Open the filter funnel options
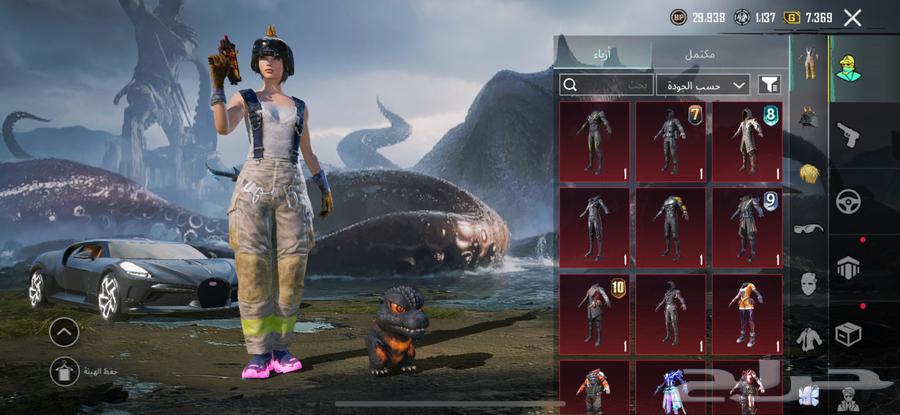The image size is (900, 415). point(769,85)
